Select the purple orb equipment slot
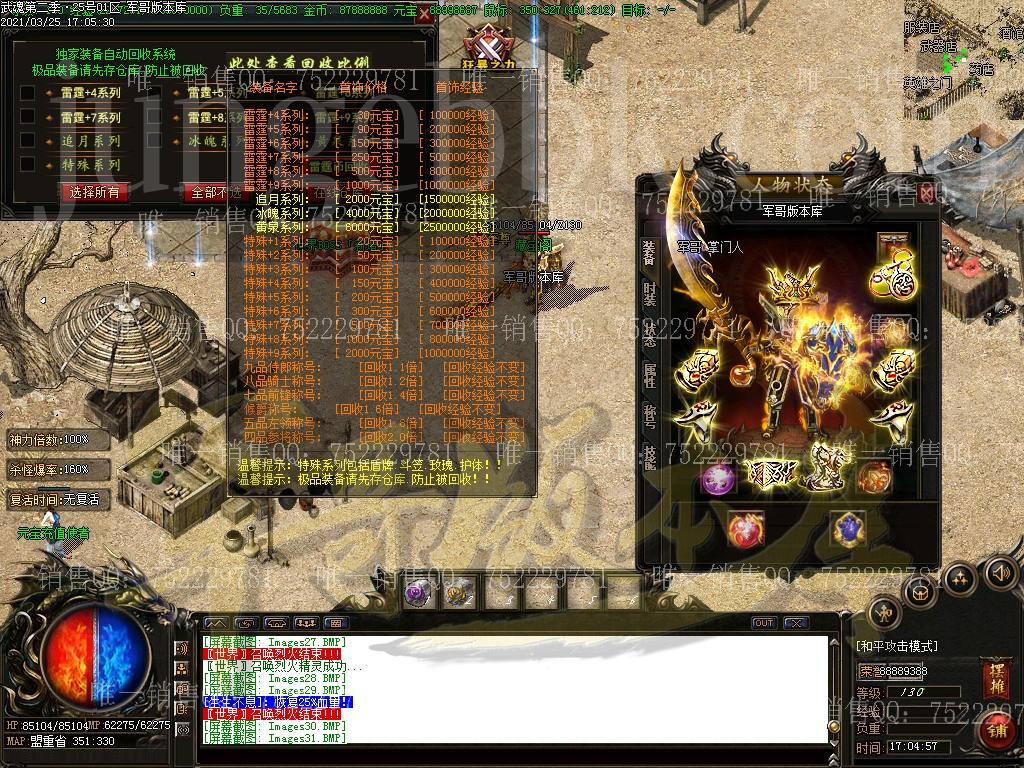Screen dimensions: 1024x768 (716, 479)
